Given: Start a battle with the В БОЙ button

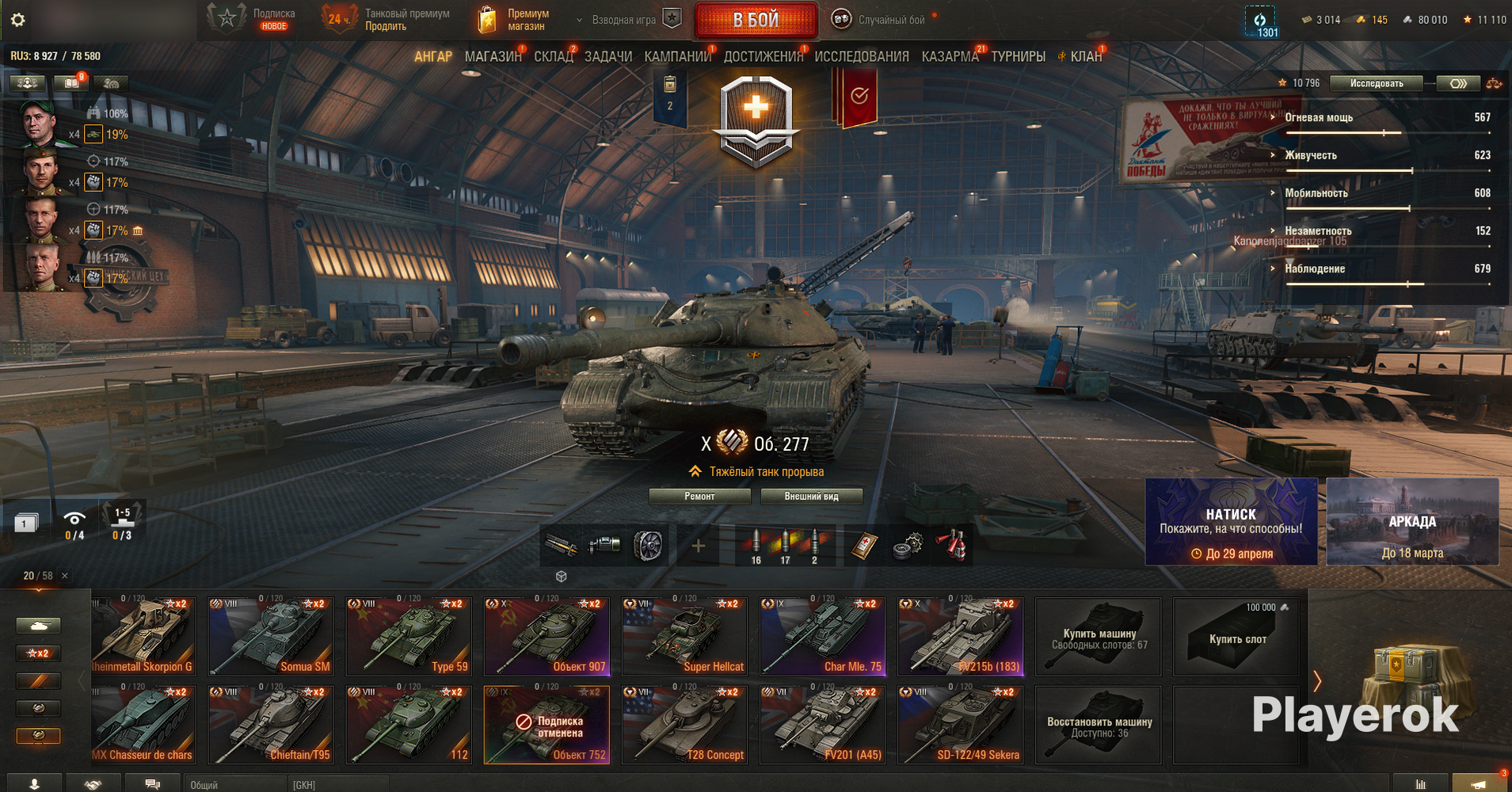Looking at the screenshot, I should click(x=756, y=20).
